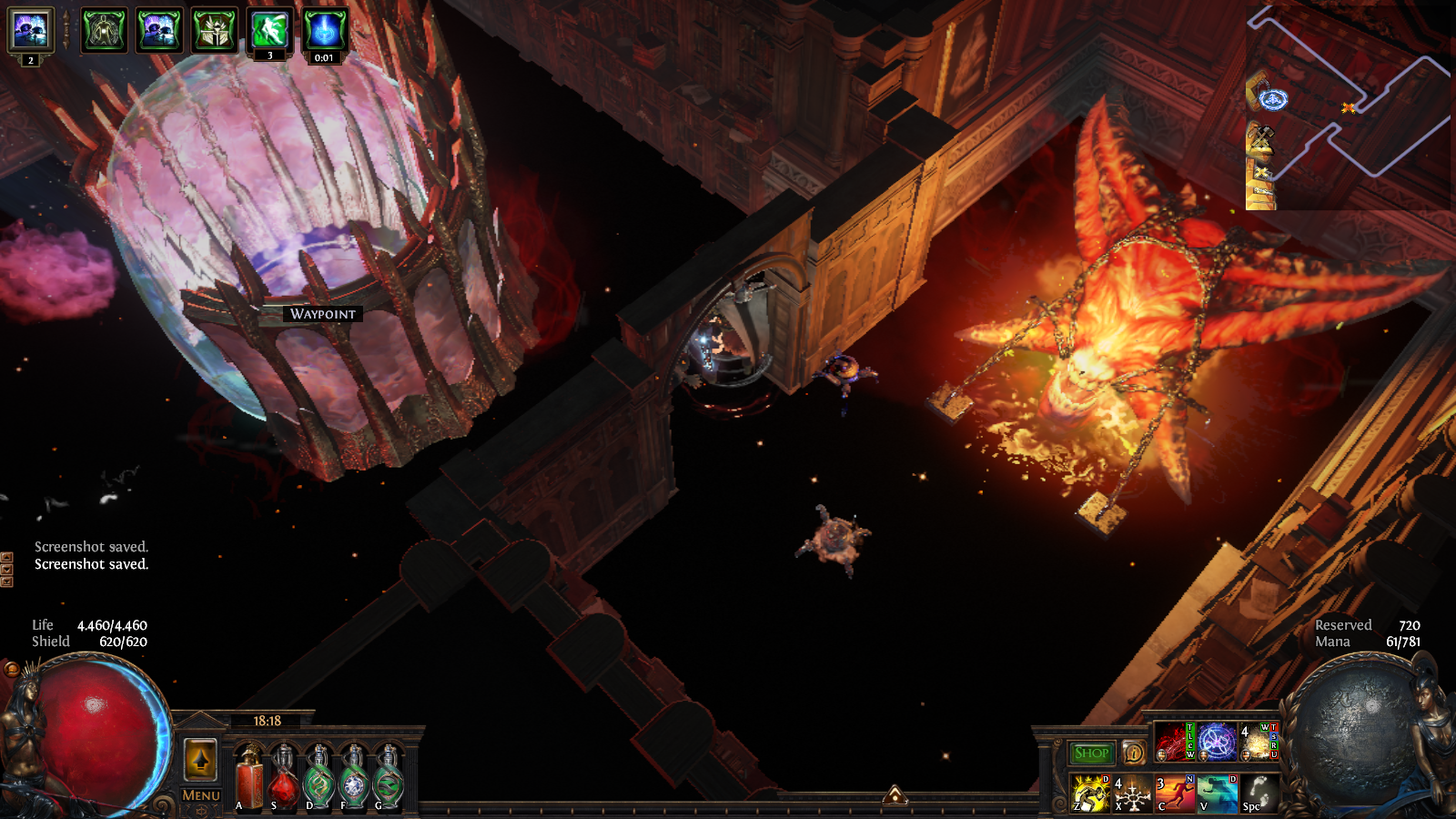Open the chat info bubble icon
This screenshot has height=819, width=1456.
(1133, 753)
